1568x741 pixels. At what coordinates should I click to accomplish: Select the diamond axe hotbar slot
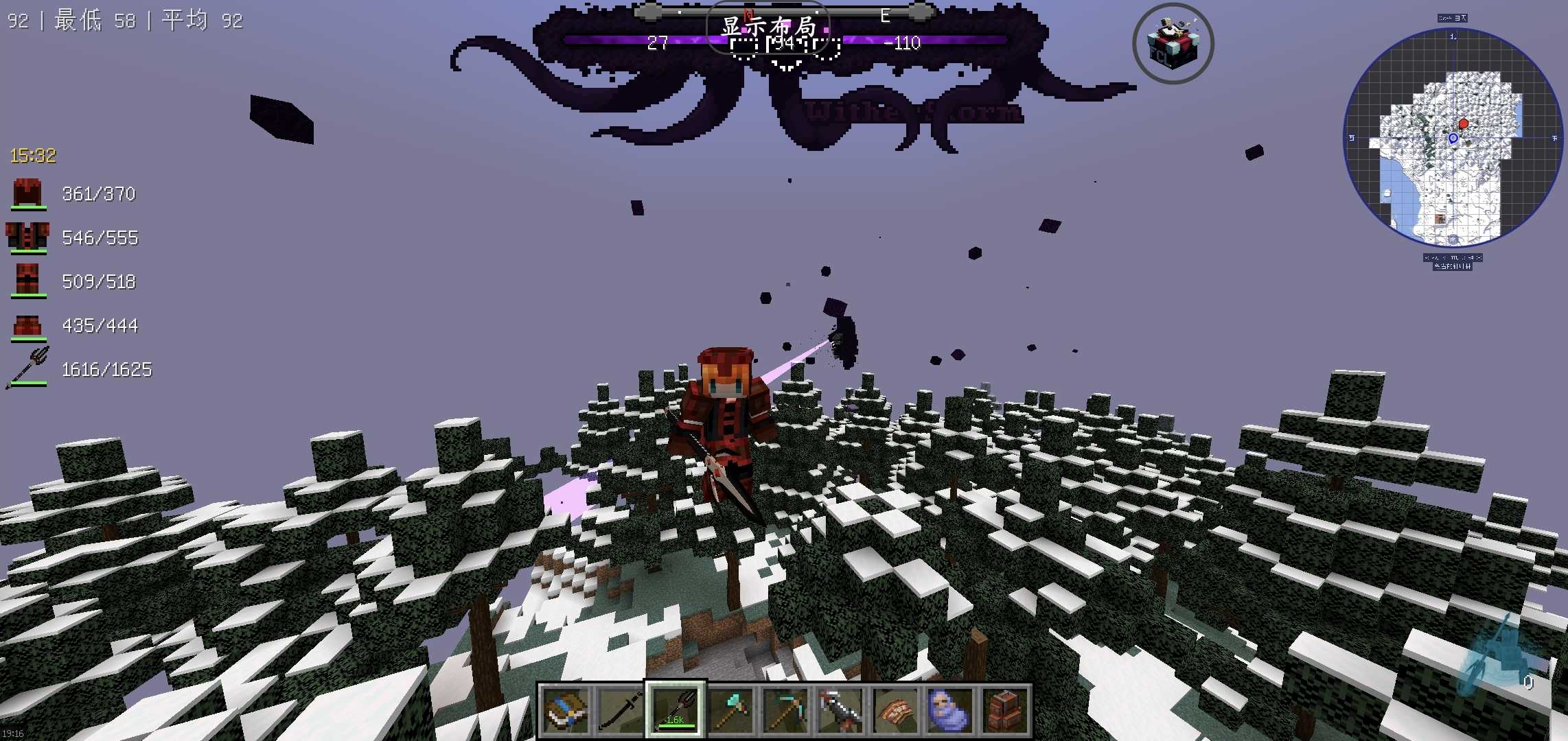pos(730,711)
